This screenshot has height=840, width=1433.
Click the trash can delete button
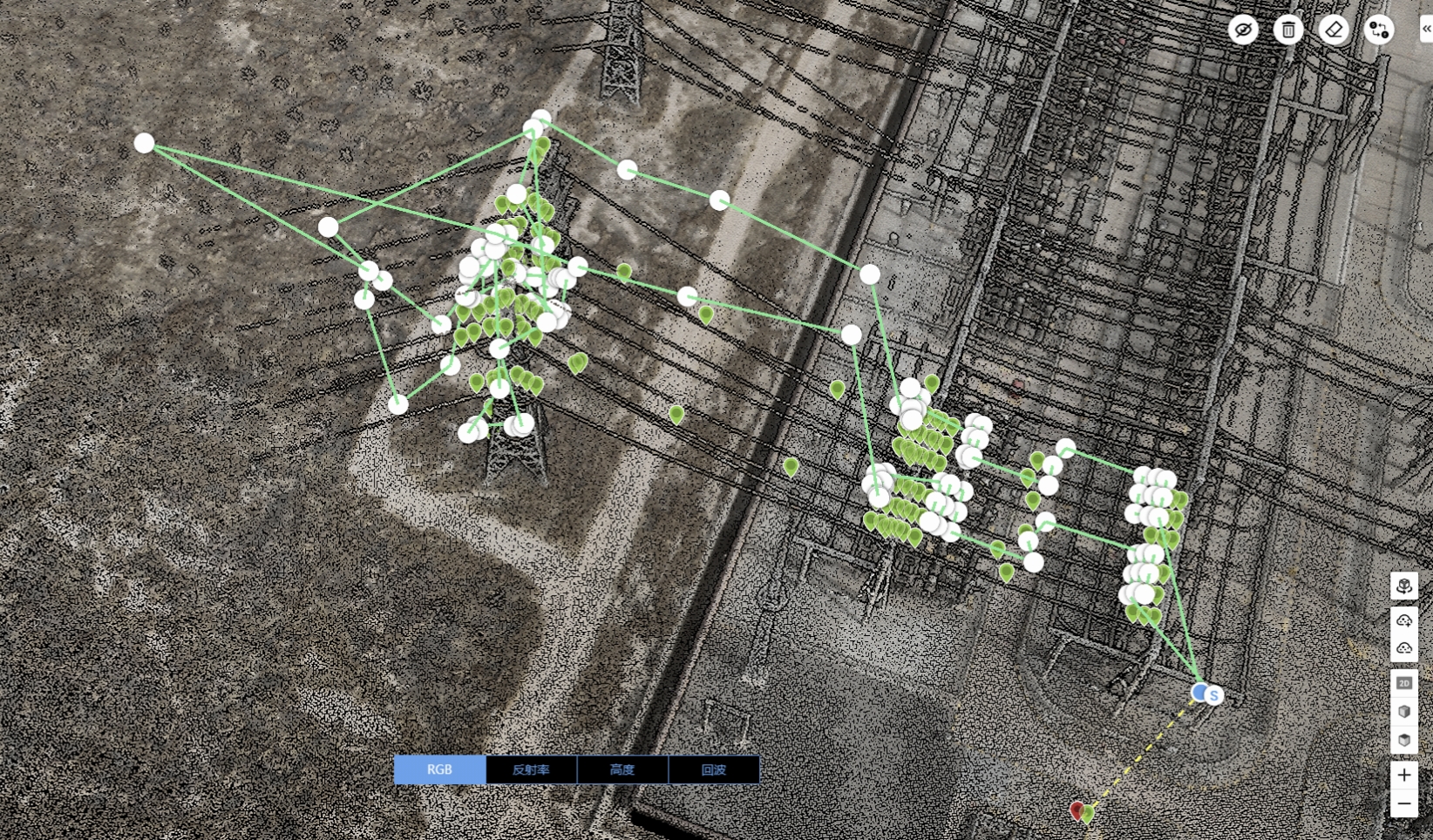click(1288, 30)
